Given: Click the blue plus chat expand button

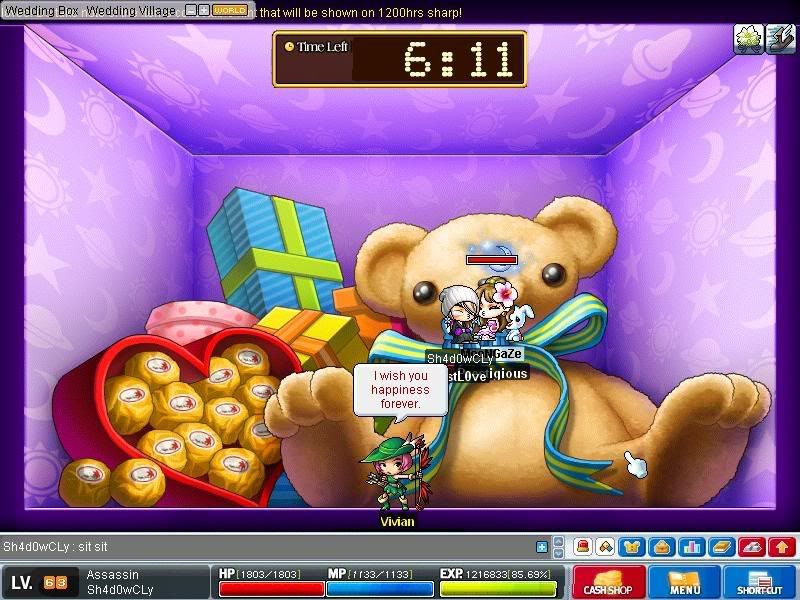Looking at the screenshot, I should coord(542,547).
